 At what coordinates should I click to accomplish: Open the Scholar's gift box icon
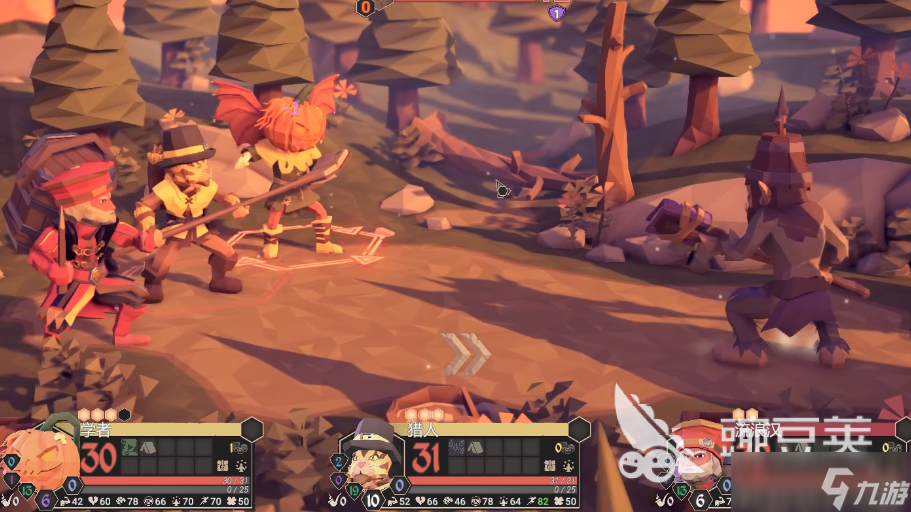[x=221, y=465]
